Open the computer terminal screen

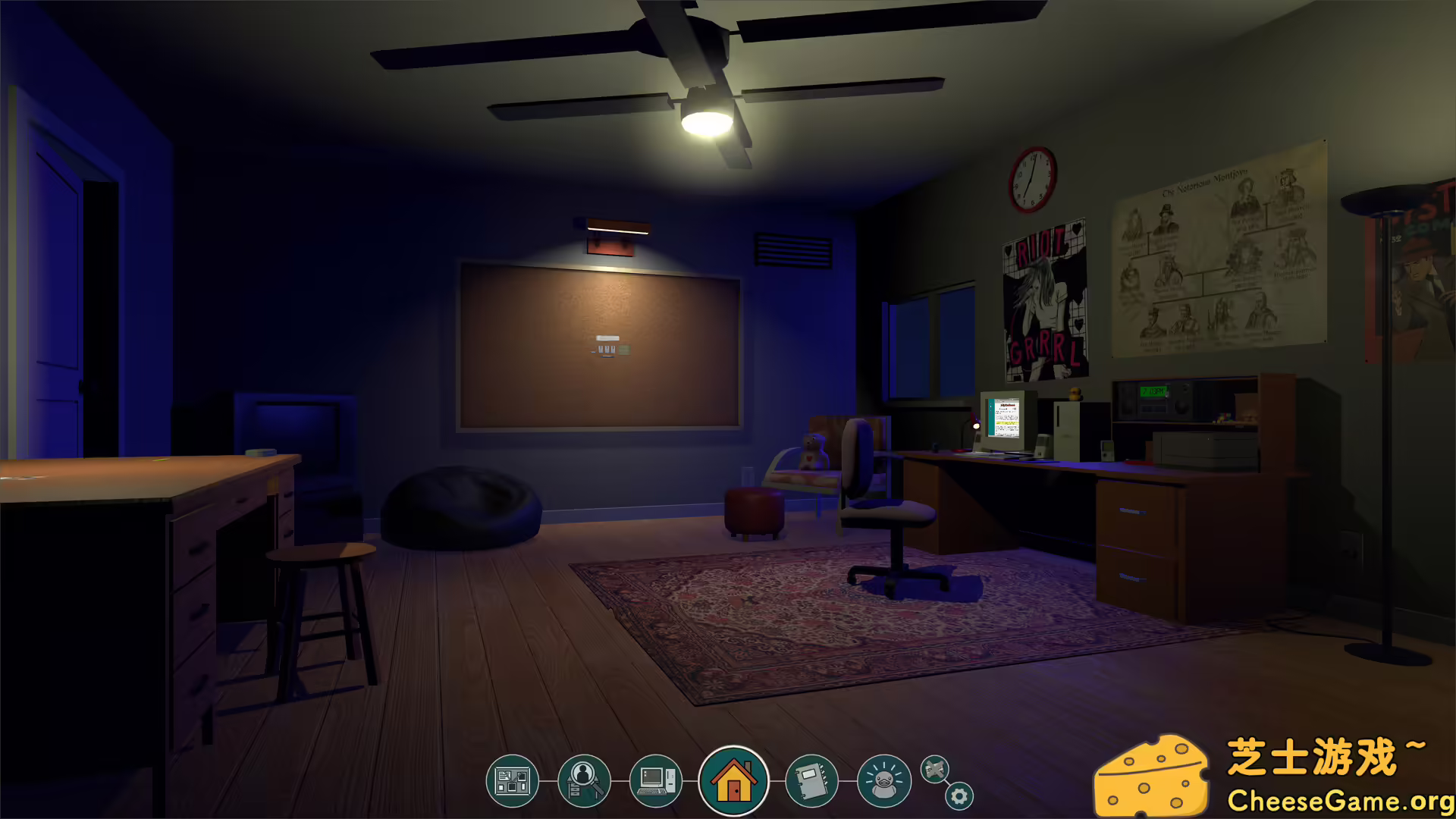(x=657, y=780)
